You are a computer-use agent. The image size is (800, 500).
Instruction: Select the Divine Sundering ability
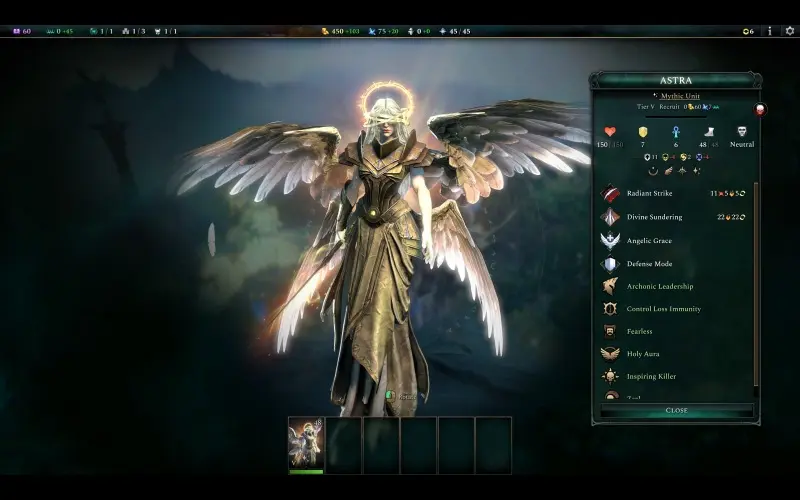(654, 217)
